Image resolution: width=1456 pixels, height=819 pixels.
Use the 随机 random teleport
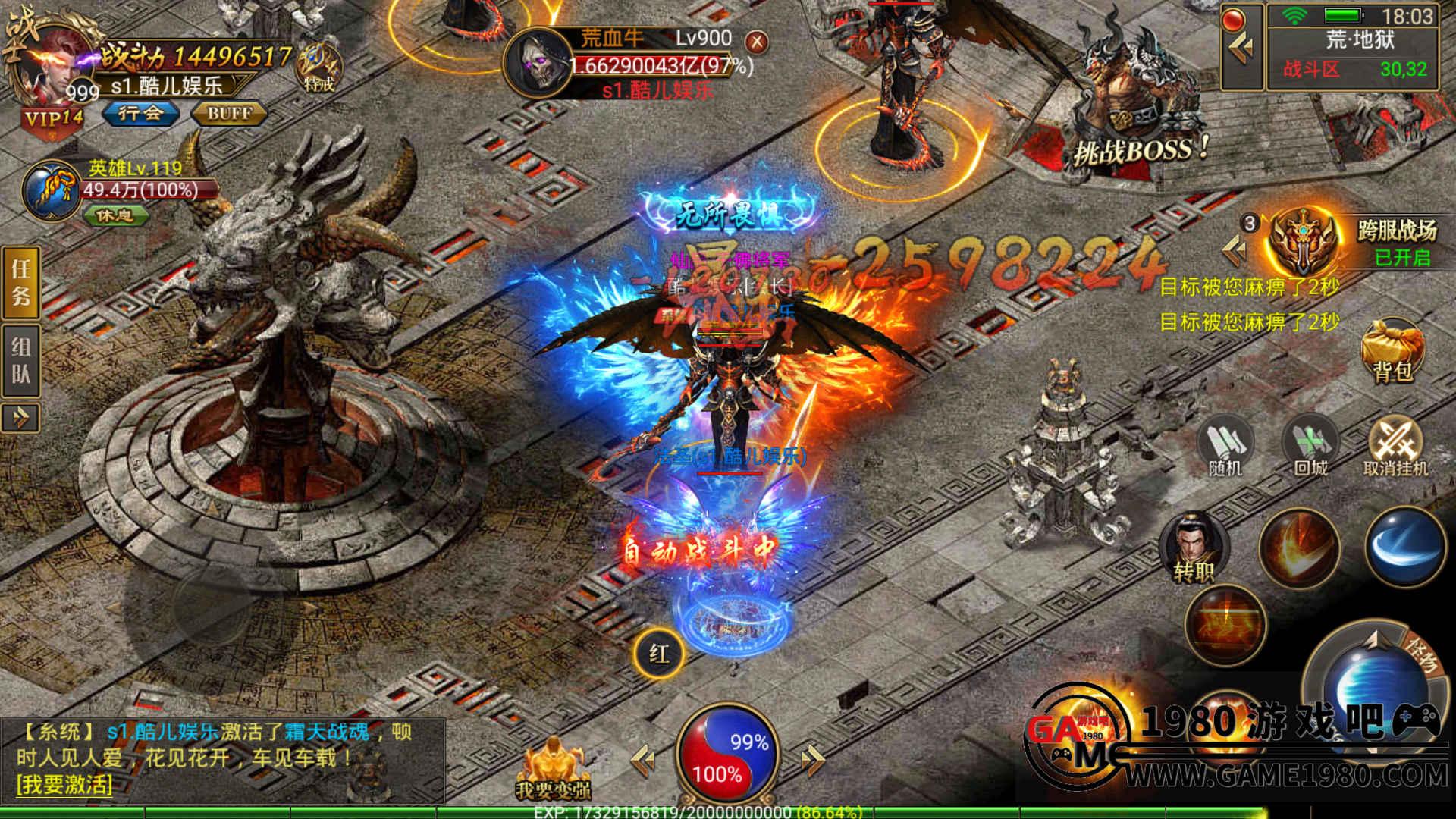coord(1225,447)
